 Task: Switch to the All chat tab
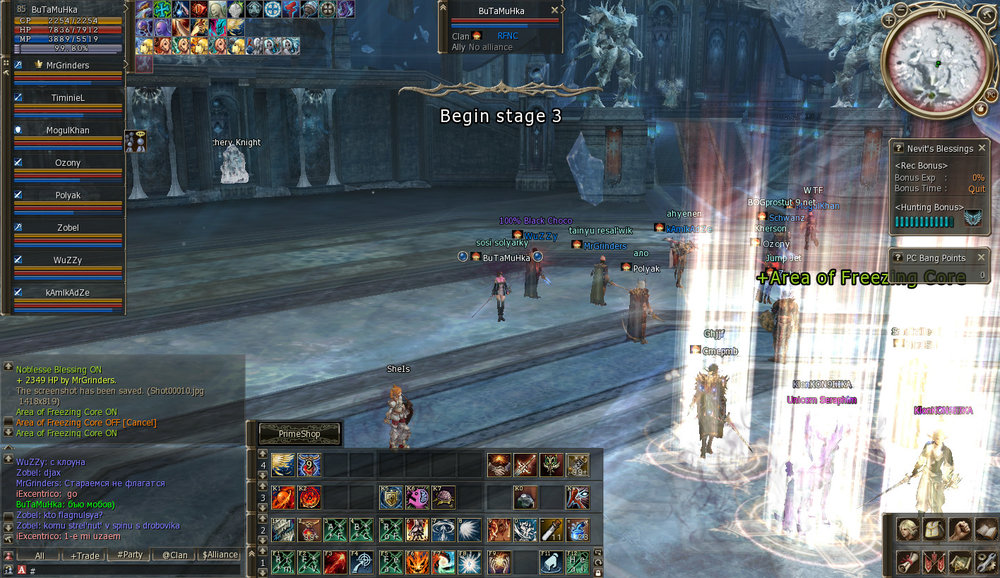click(x=40, y=555)
